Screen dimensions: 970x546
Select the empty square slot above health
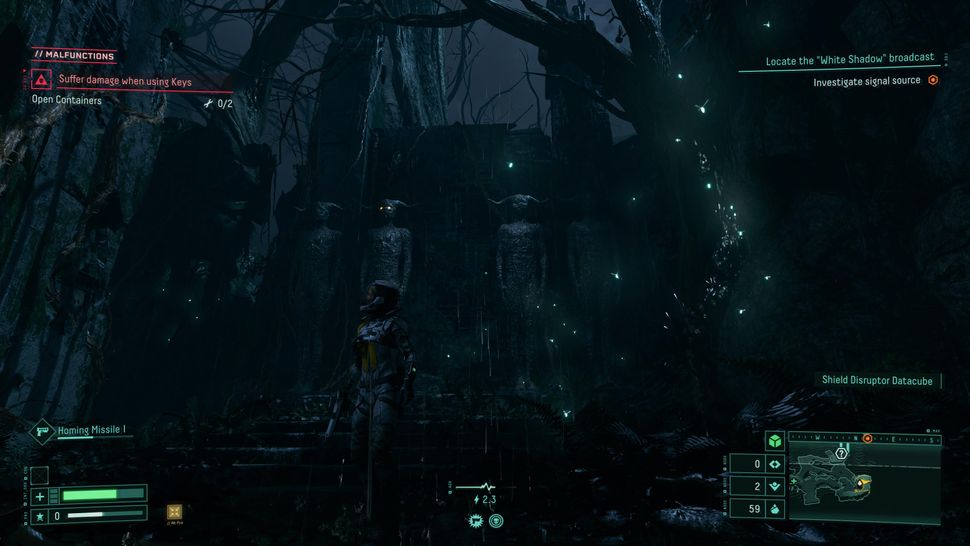tap(40, 474)
